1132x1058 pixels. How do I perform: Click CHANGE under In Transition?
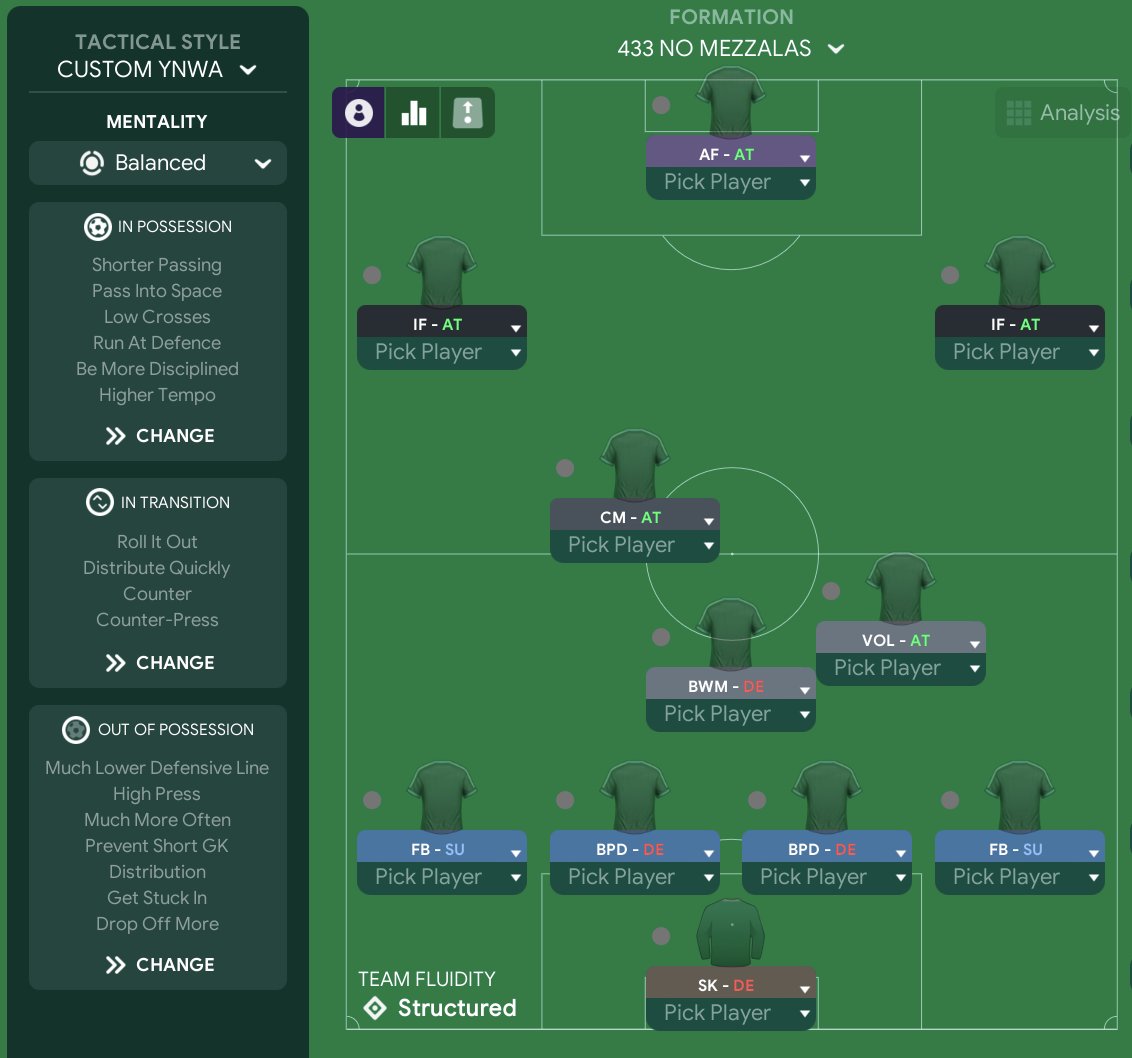159,663
